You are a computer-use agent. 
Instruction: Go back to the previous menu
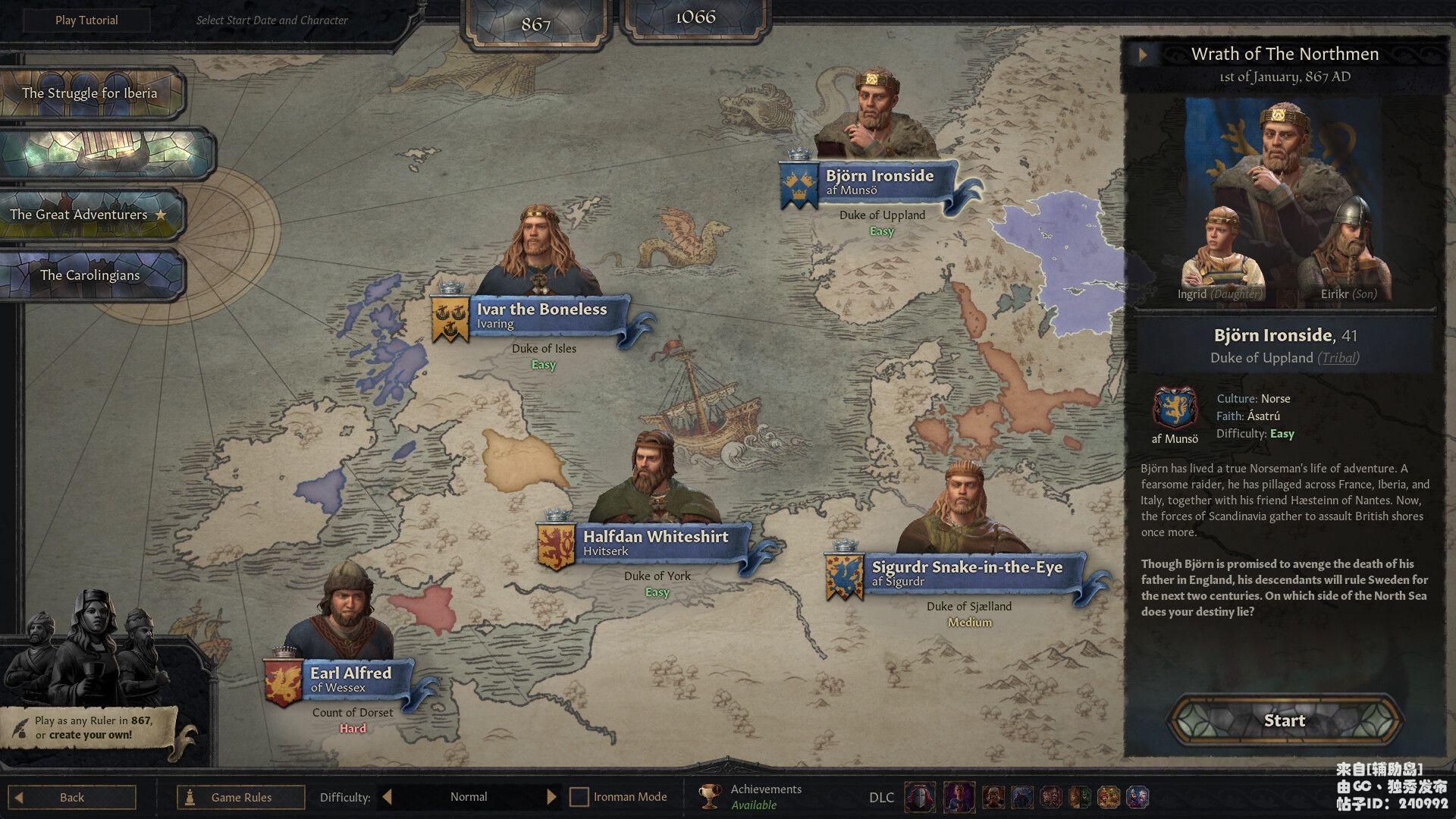[x=73, y=797]
